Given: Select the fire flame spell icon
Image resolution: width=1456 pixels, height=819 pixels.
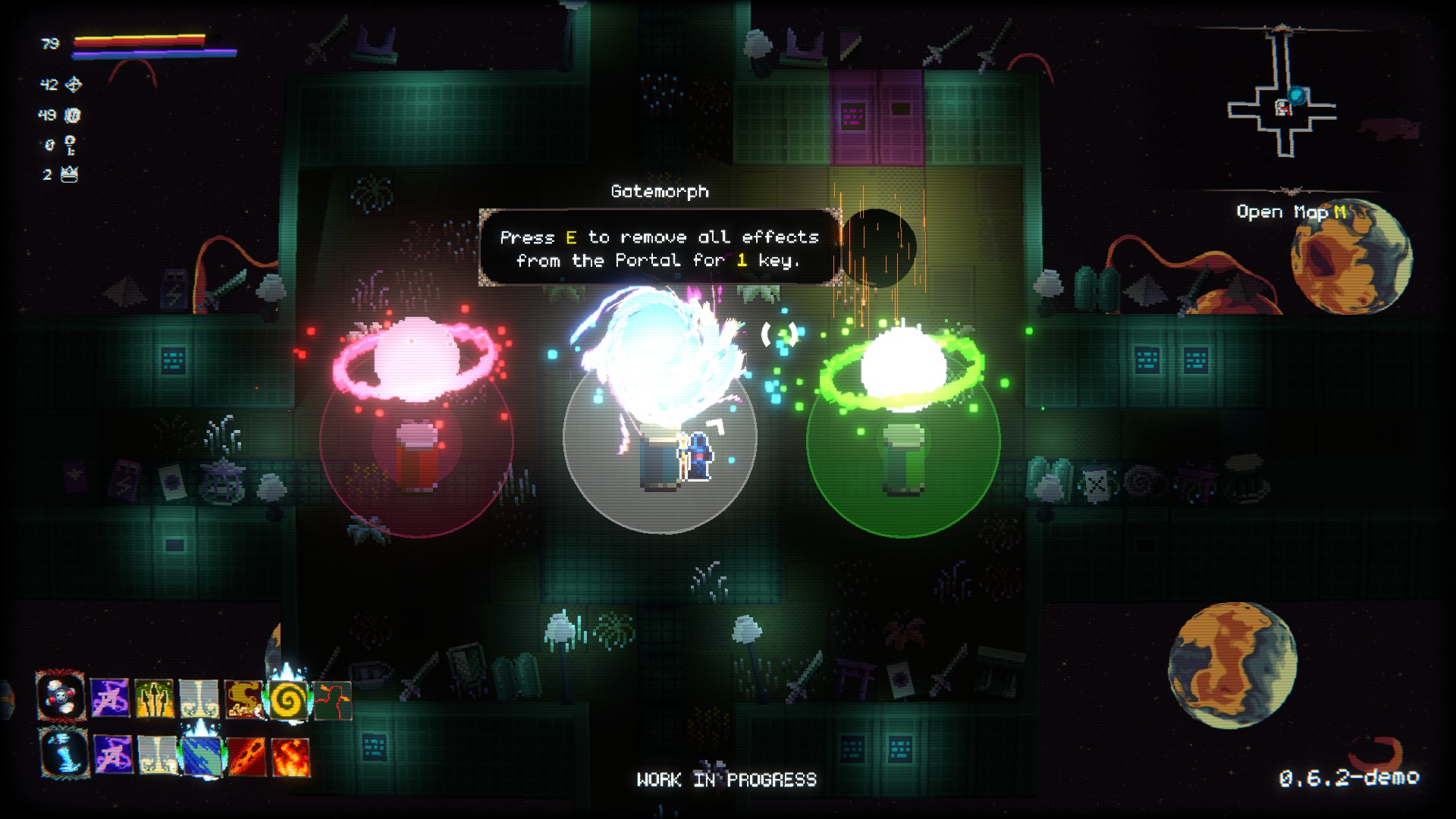Looking at the screenshot, I should (x=291, y=756).
